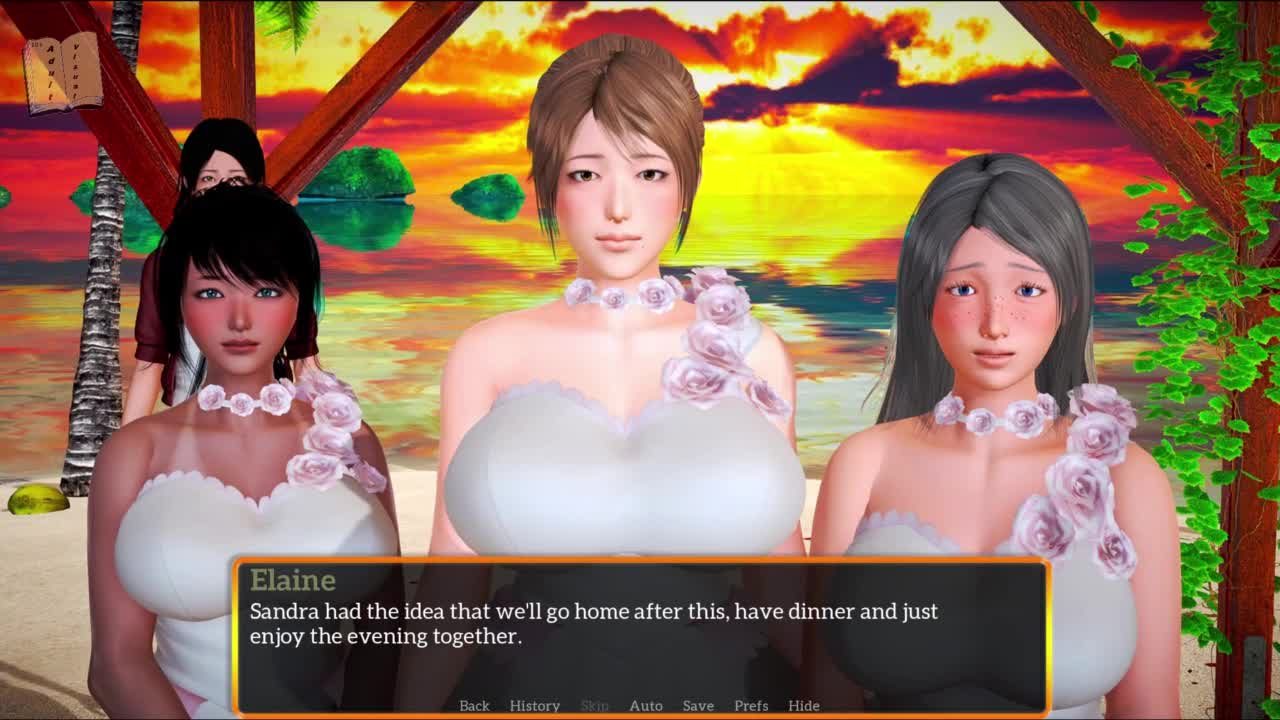This screenshot has height=720, width=1280.
Task: Open the dialogue History log
Action: (534, 705)
